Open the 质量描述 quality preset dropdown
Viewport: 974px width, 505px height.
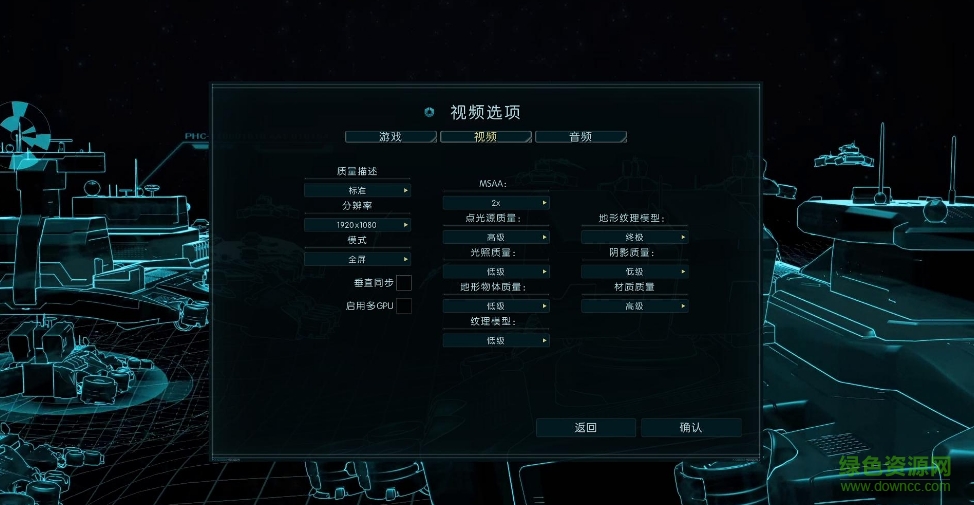click(357, 190)
